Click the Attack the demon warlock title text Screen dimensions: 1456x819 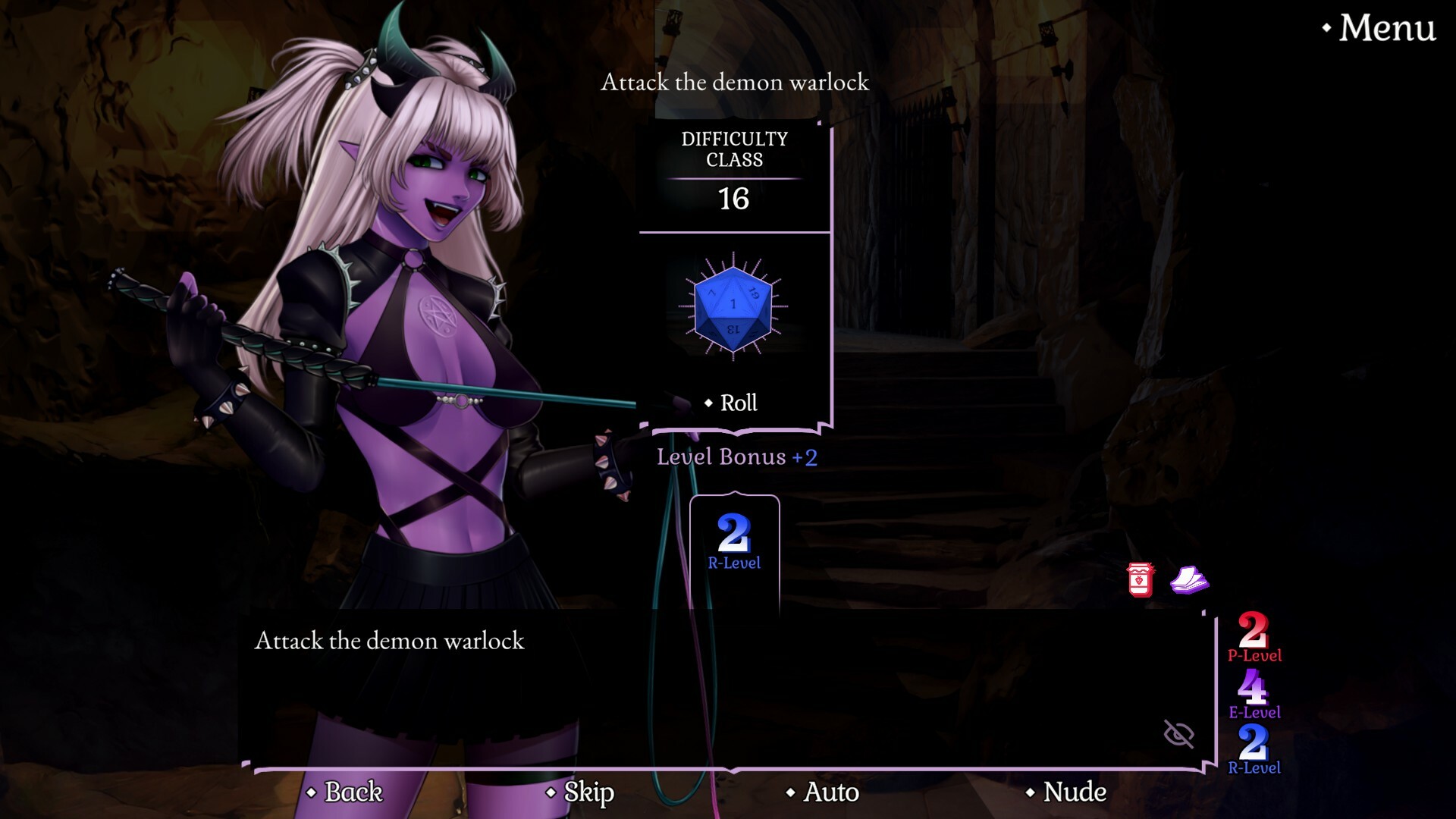pyautogui.click(x=733, y=83)
